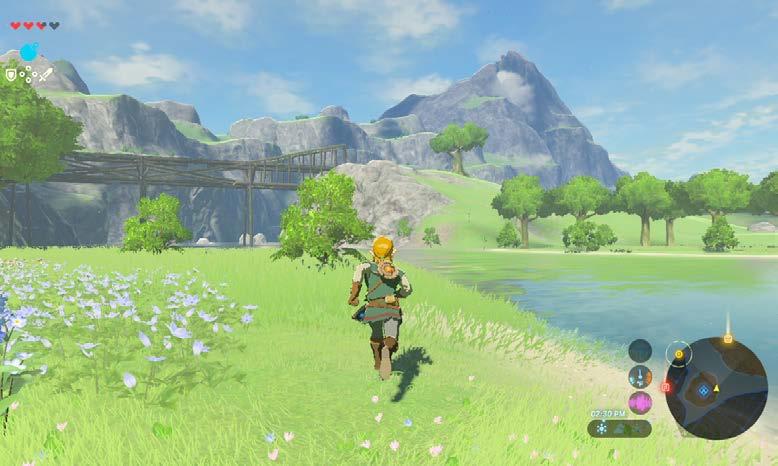Select the blue remote bomb rune icon
Screen dimensions: 778x466
point(29,52)
